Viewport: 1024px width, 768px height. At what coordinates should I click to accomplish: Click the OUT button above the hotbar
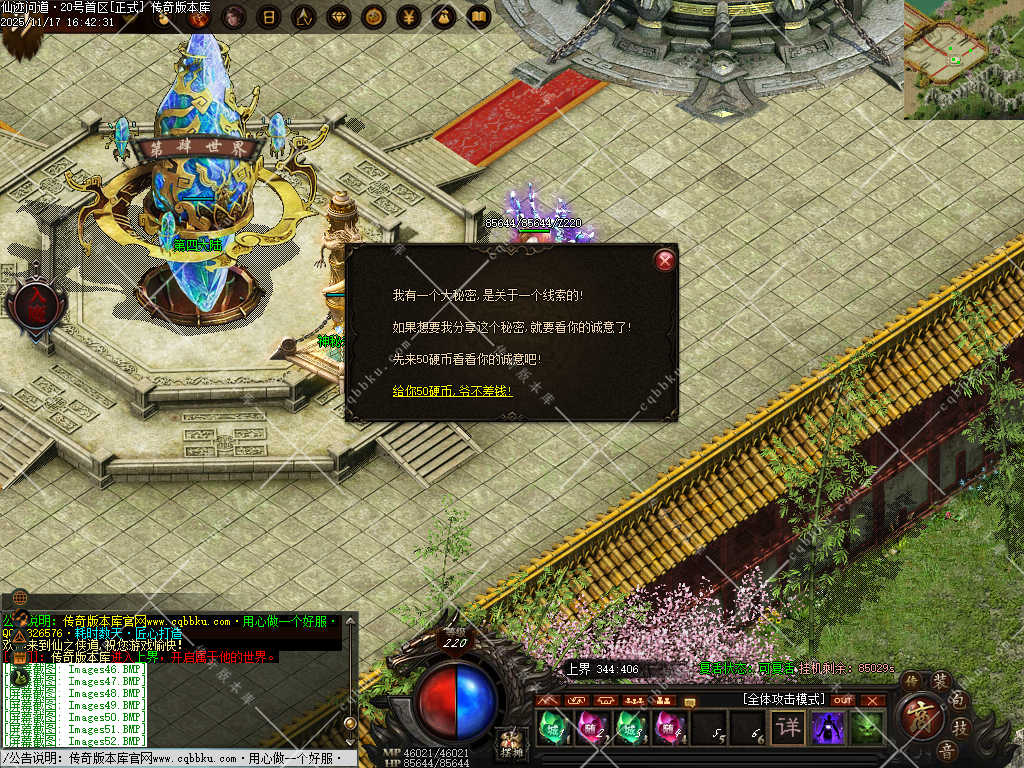point(843,700)
